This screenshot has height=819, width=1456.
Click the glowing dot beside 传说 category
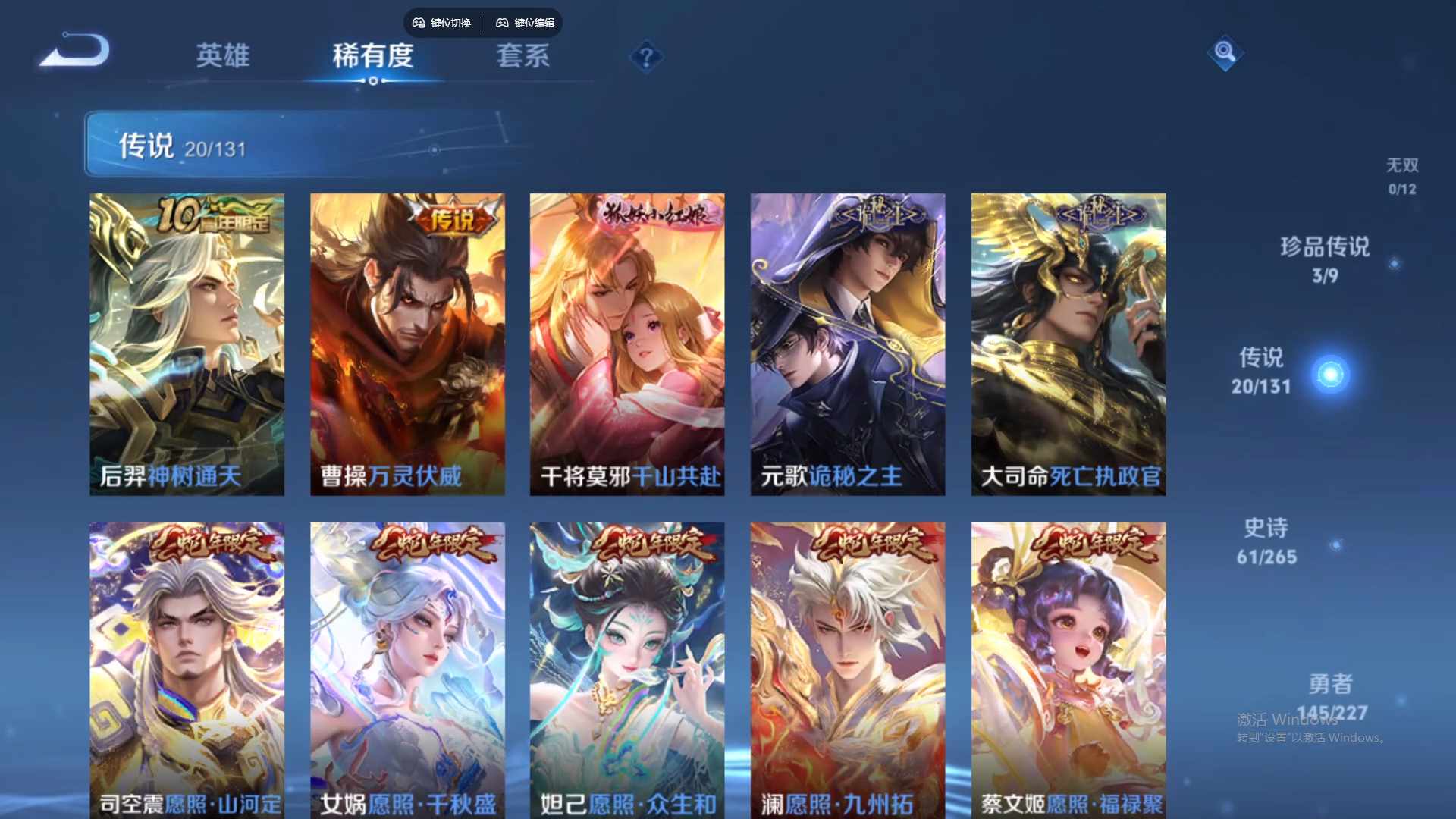(1329, 374)
